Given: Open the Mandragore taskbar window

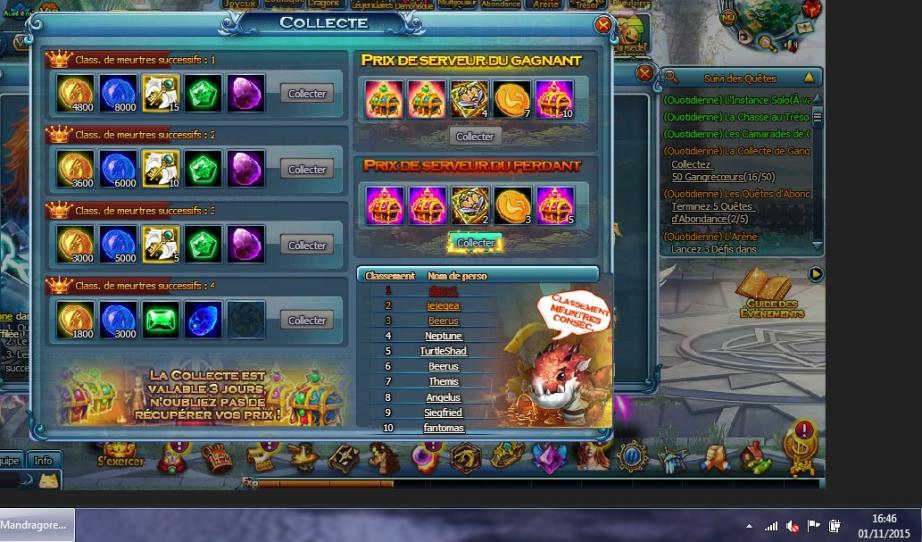Looking at the screenshot, I should (x=36, y=524).
